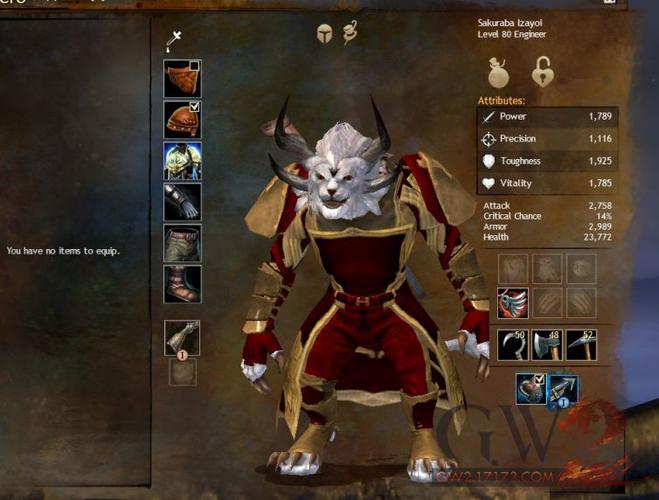Open the dye tool above the armor slots
659x500 pixels.
pyautogui.click(x=175, y=41)
